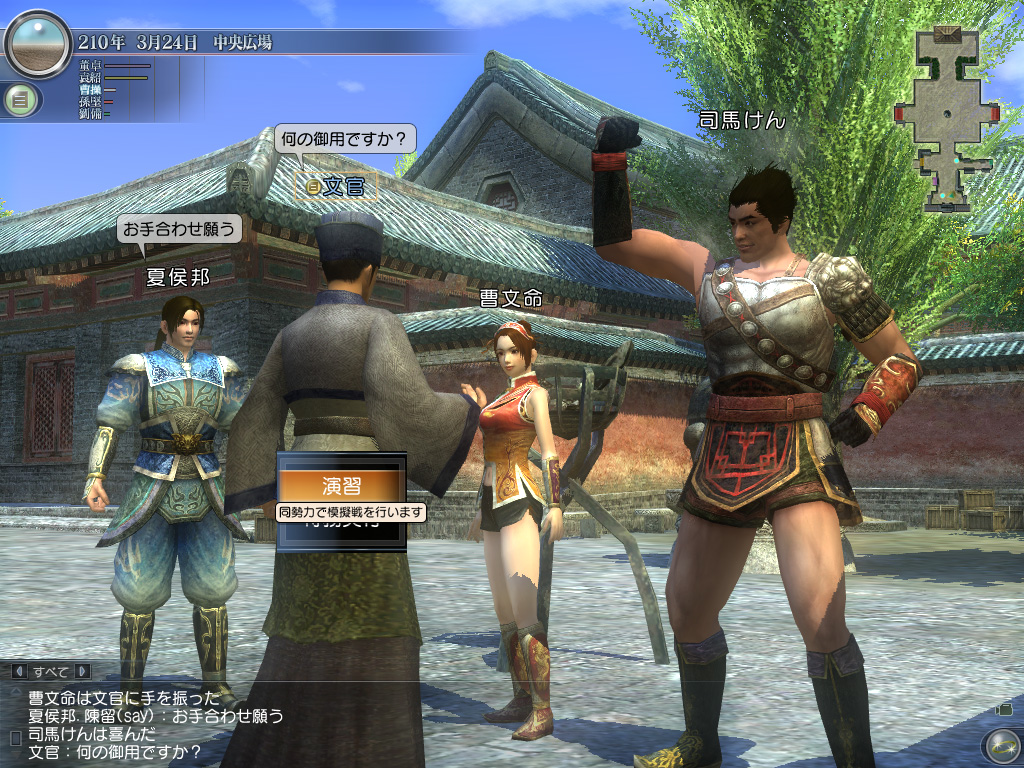
Task: Switch chat filter with right arrow
Action: (82, 672)
